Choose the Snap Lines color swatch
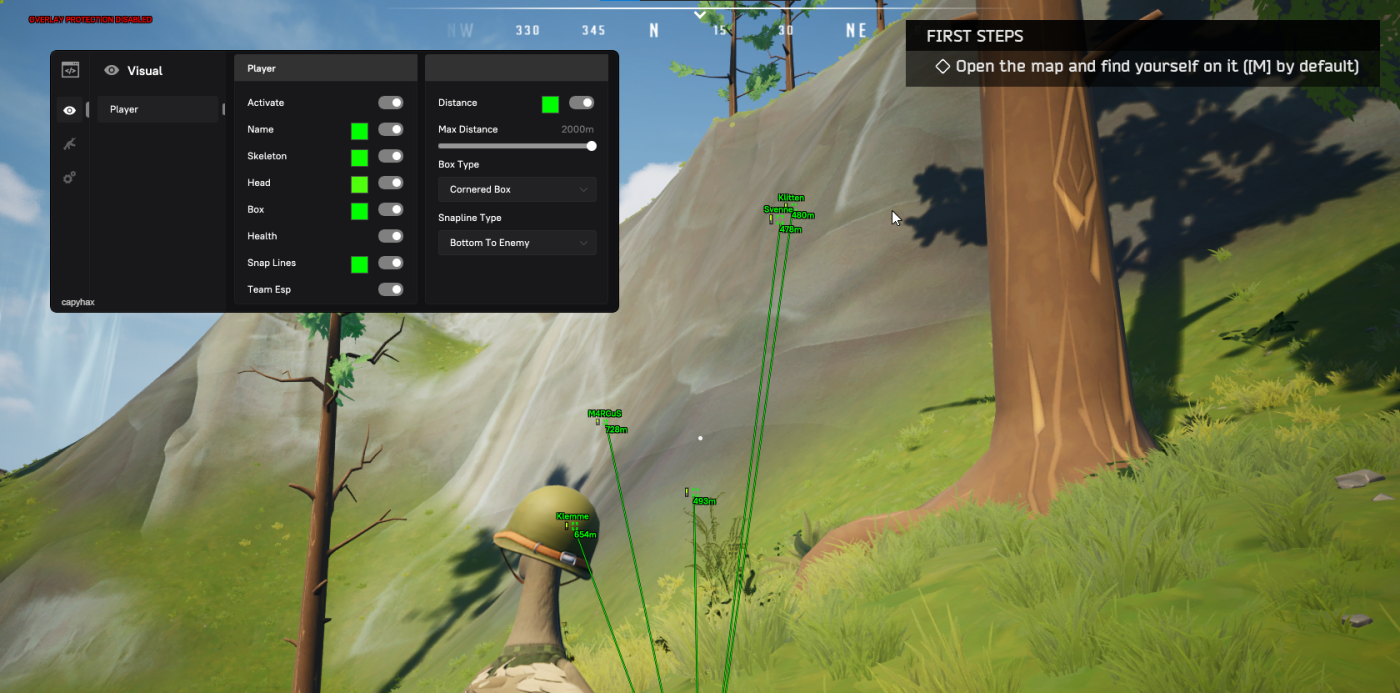Viewport: 1400px width, 693px height. click(359, 264)
